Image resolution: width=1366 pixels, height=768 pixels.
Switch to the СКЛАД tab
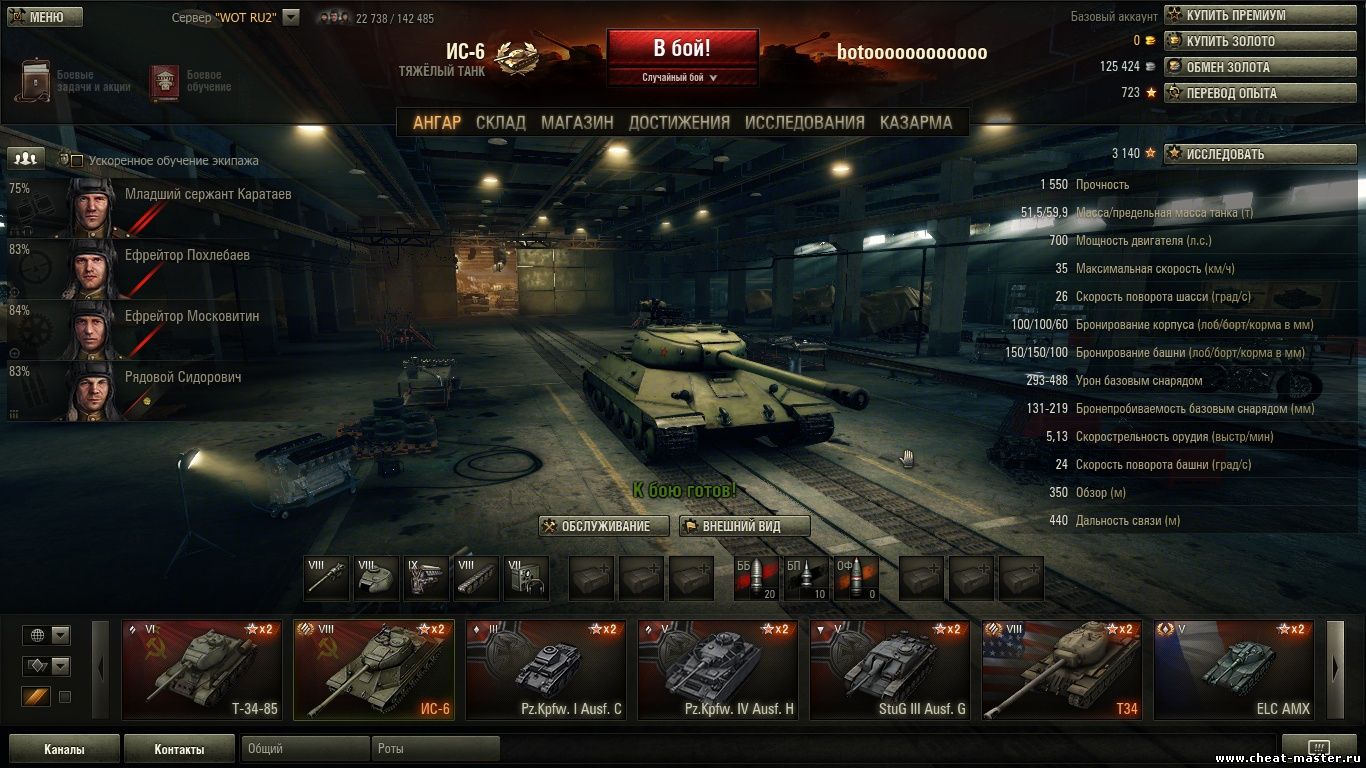pos(500,122)
